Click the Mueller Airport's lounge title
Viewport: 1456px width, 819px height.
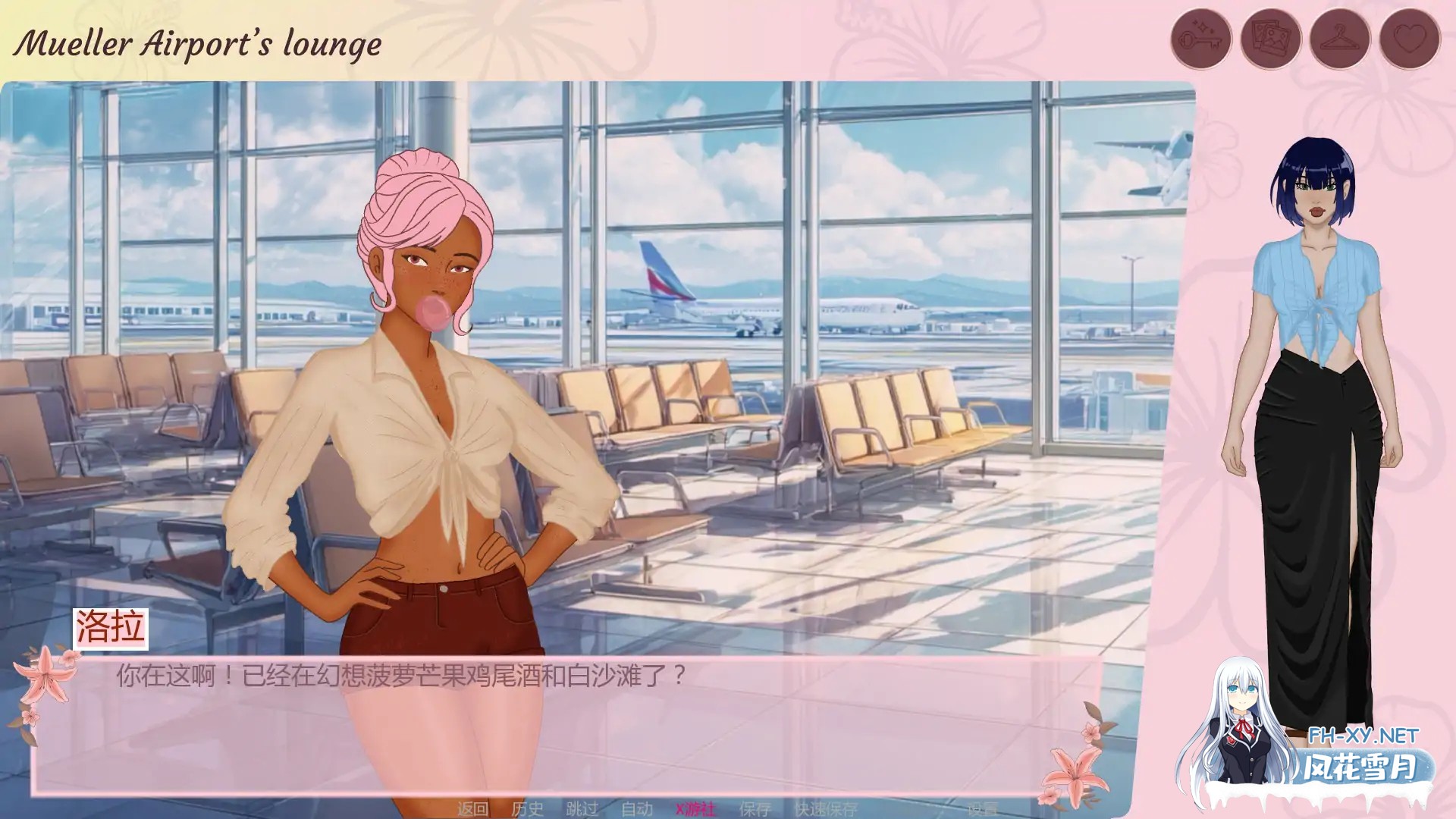(x=197, y=43)
